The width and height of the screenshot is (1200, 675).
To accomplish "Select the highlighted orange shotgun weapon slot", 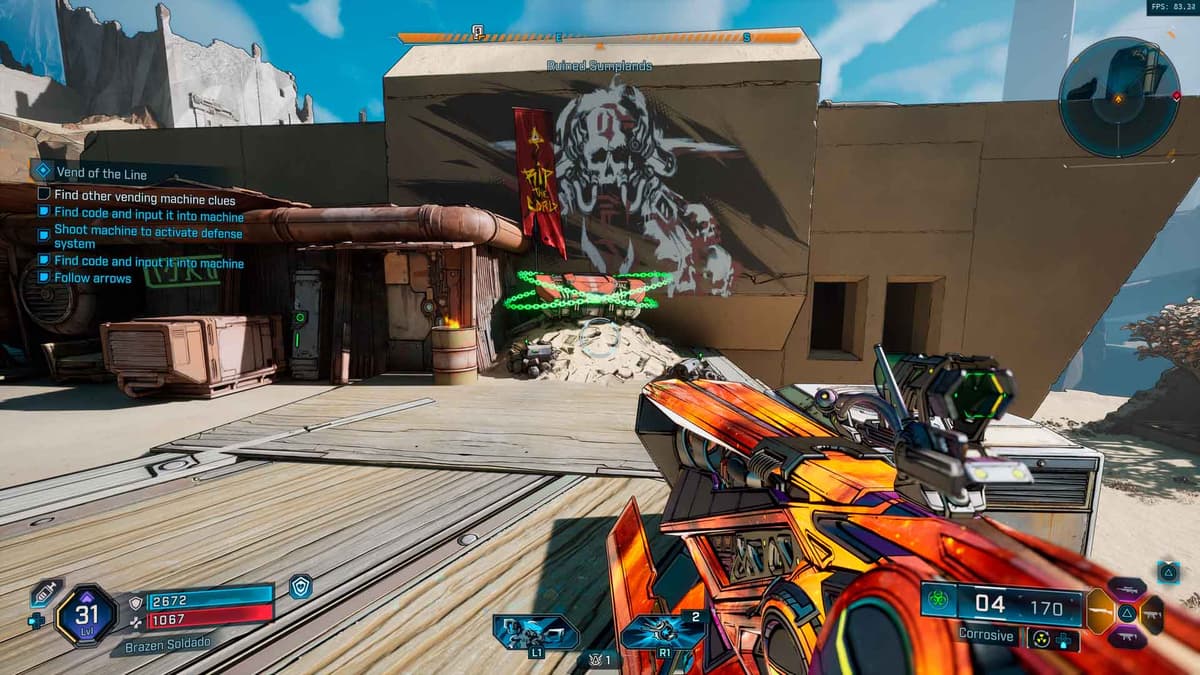I will pyautogui.click(x=1101, y=611).
